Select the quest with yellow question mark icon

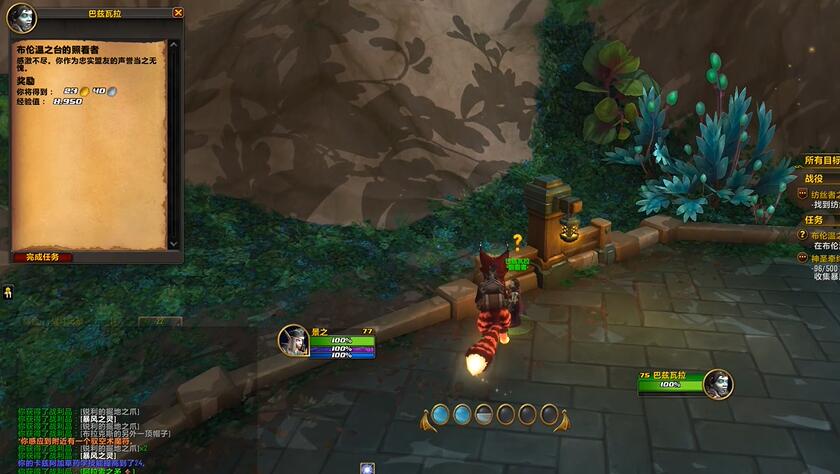(x=802, y=234)
